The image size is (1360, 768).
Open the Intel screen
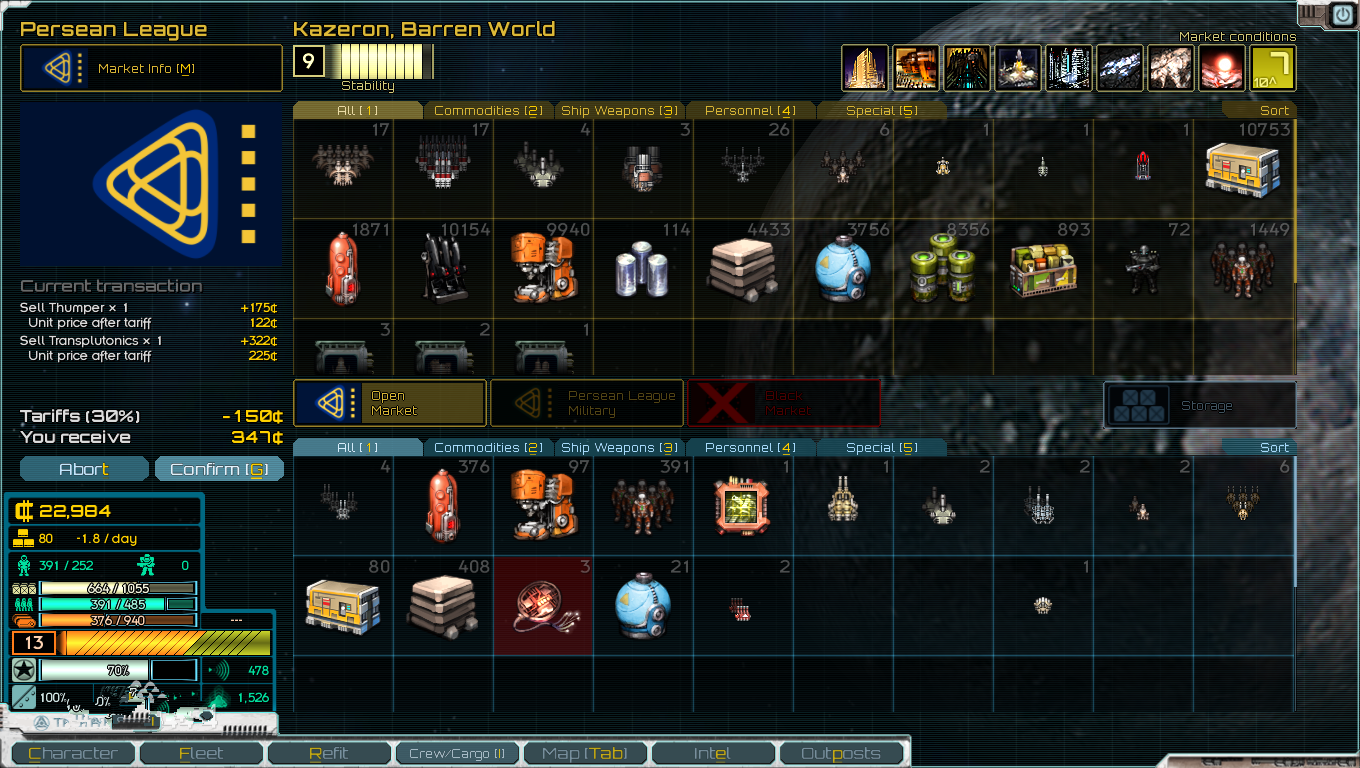(x=712, y=753)
